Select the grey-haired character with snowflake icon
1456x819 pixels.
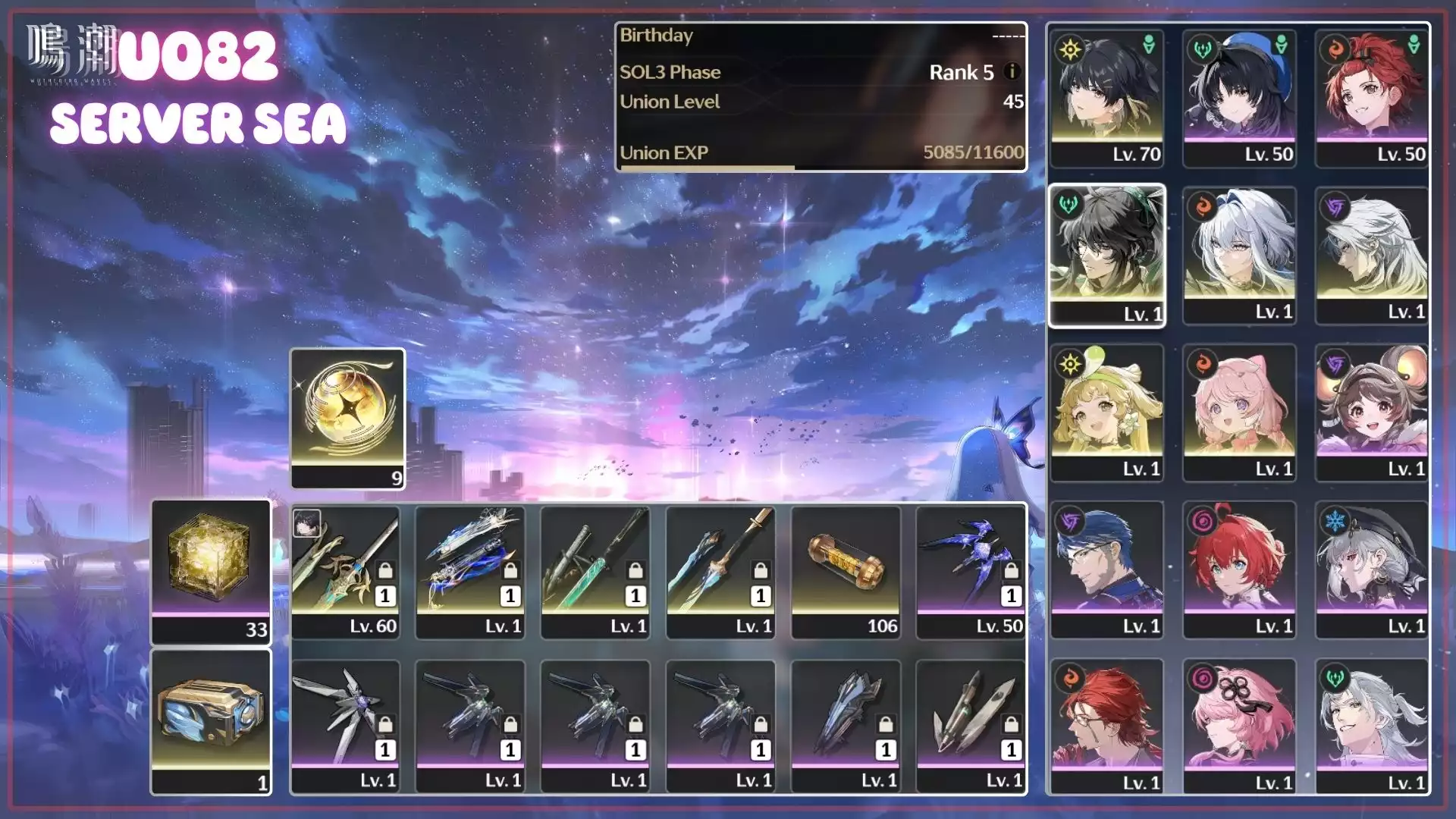1372,570
